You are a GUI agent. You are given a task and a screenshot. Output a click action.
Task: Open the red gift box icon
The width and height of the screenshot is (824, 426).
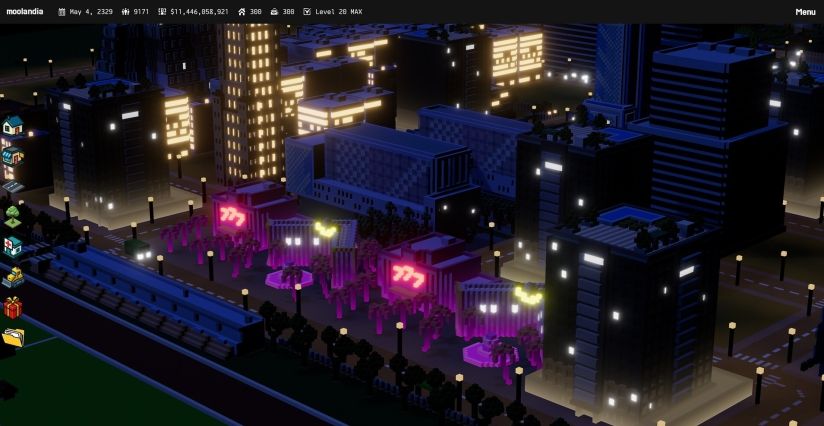tap(12, 307)
